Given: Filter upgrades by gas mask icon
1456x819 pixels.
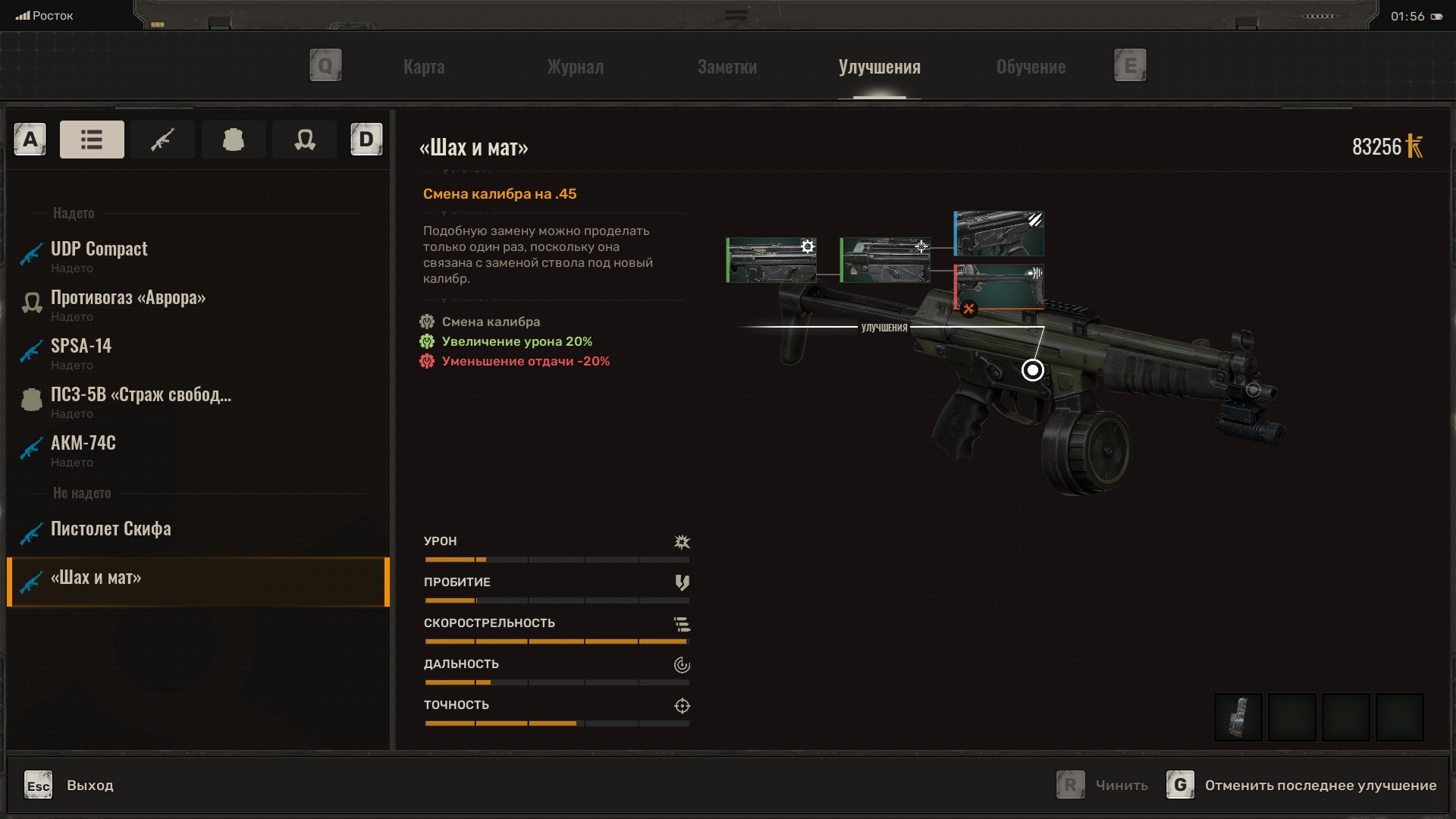Looking at the screenshot, I should (x=304, y=140).
